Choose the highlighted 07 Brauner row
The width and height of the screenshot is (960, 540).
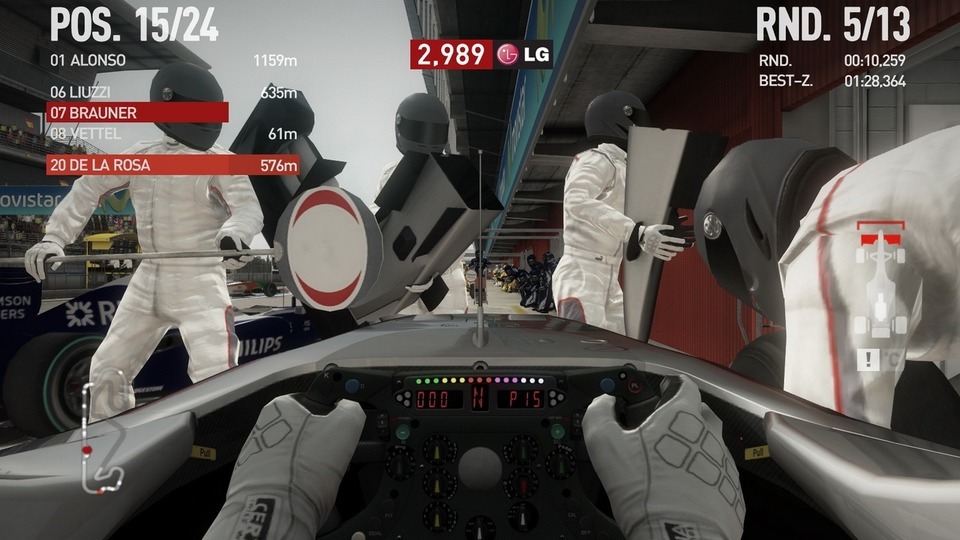(x=138, y=113)
